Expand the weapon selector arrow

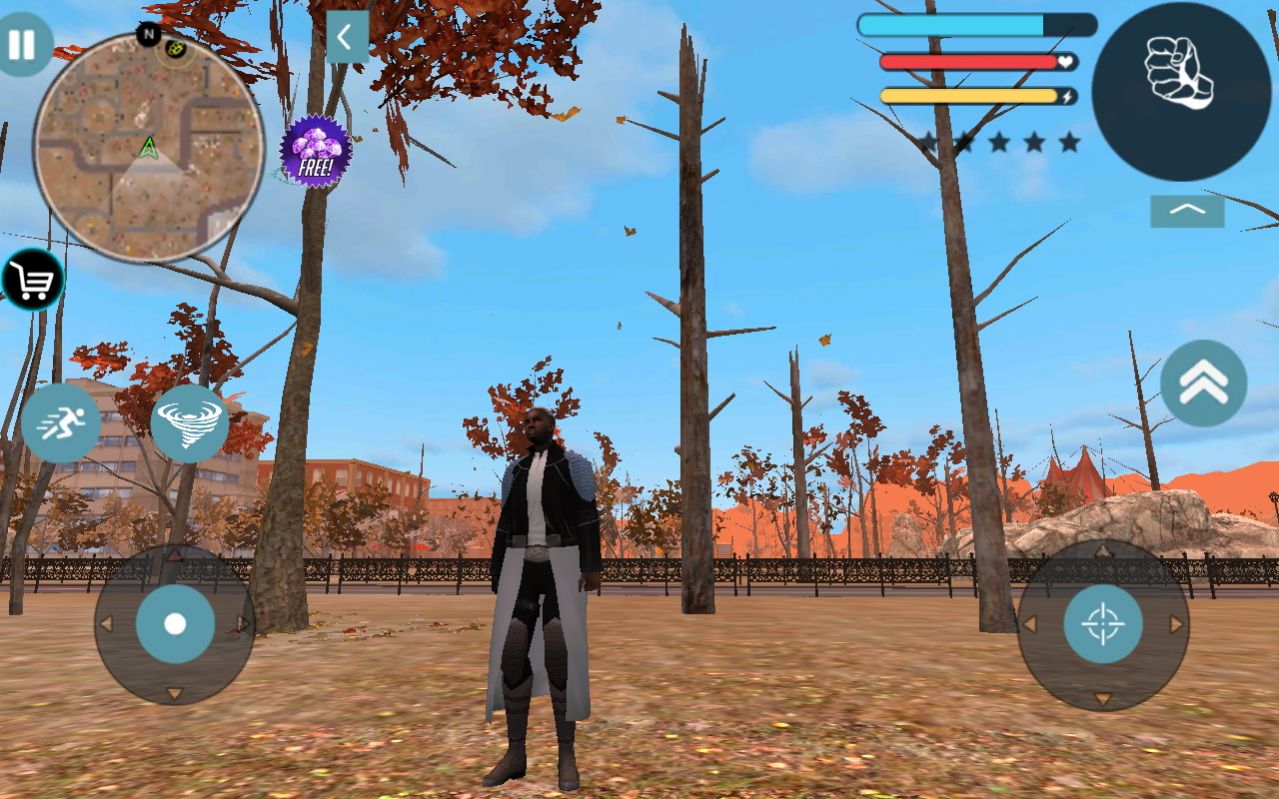click(x=1187, y=211)
